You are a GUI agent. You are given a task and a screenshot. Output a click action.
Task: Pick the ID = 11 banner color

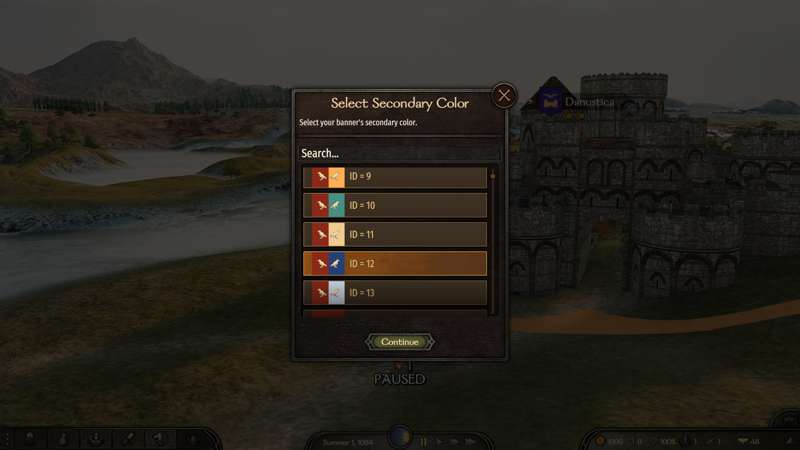coord(395,235)
